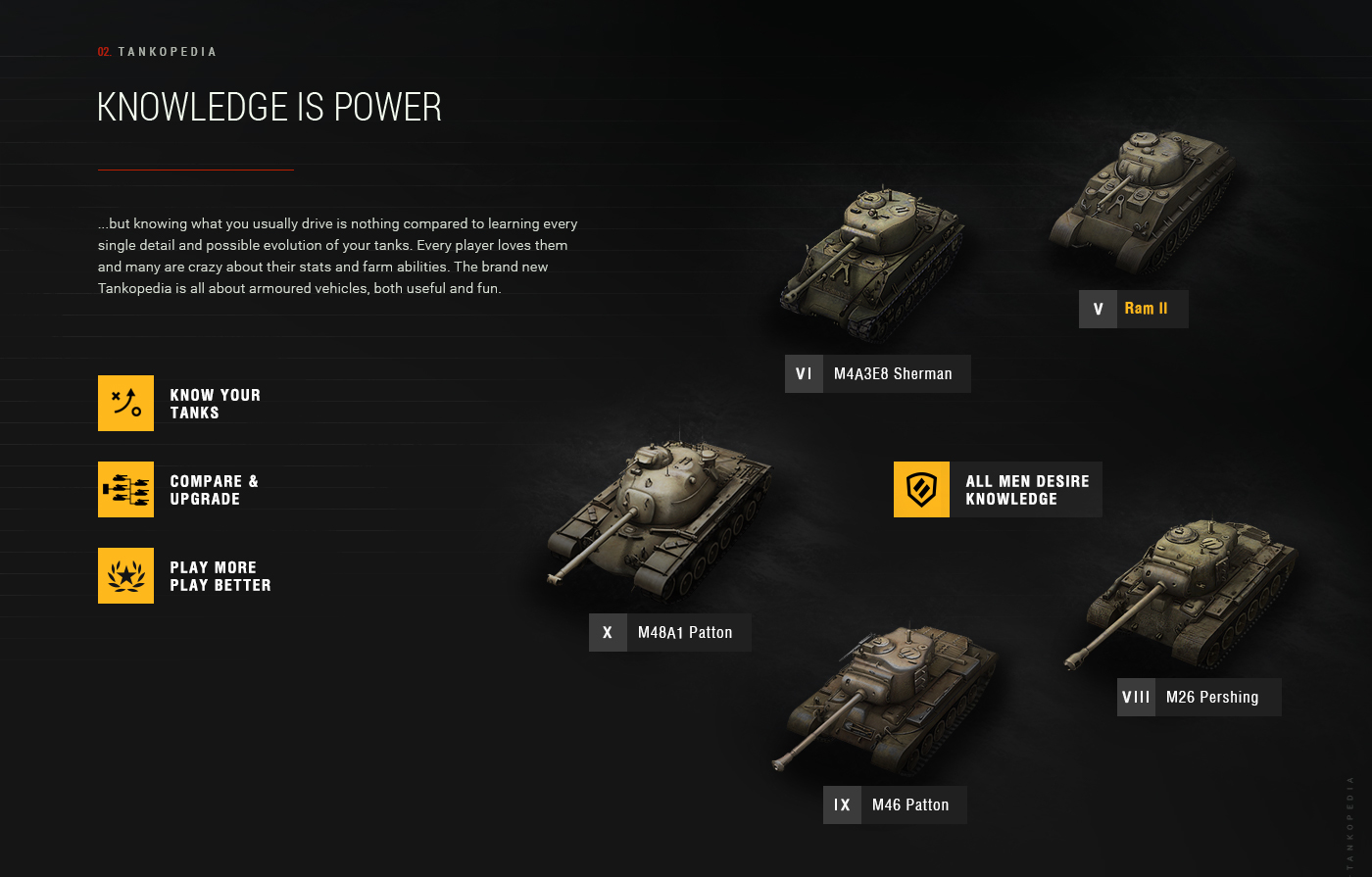Screen dimensions: 1372x877
Task: Select the Know Your Tanks feature
Action: tap(215, 404)
